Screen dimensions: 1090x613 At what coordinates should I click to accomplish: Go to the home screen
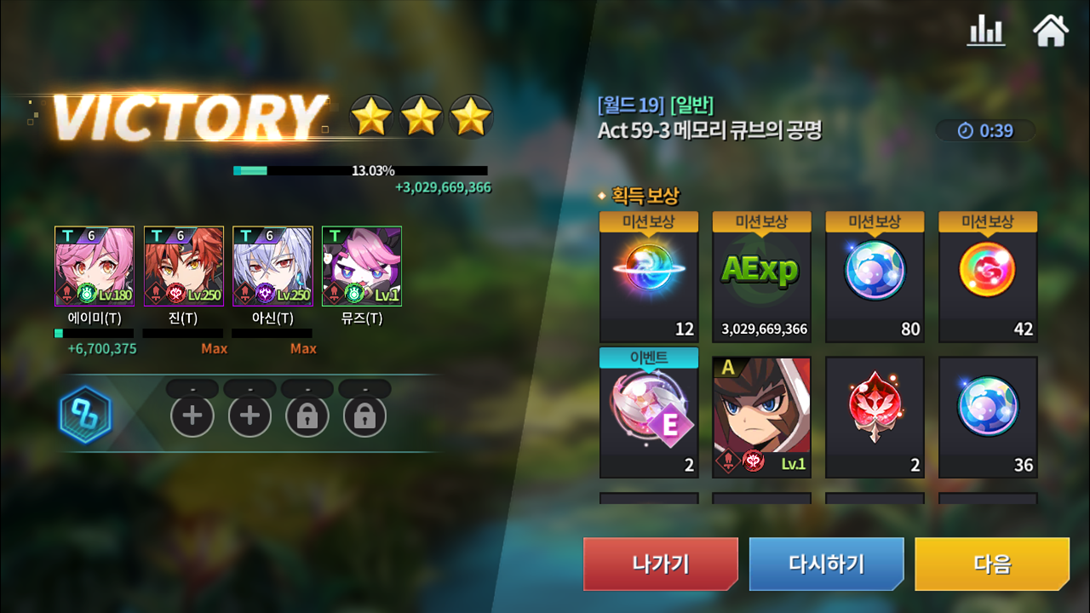tap(1050, 31)
